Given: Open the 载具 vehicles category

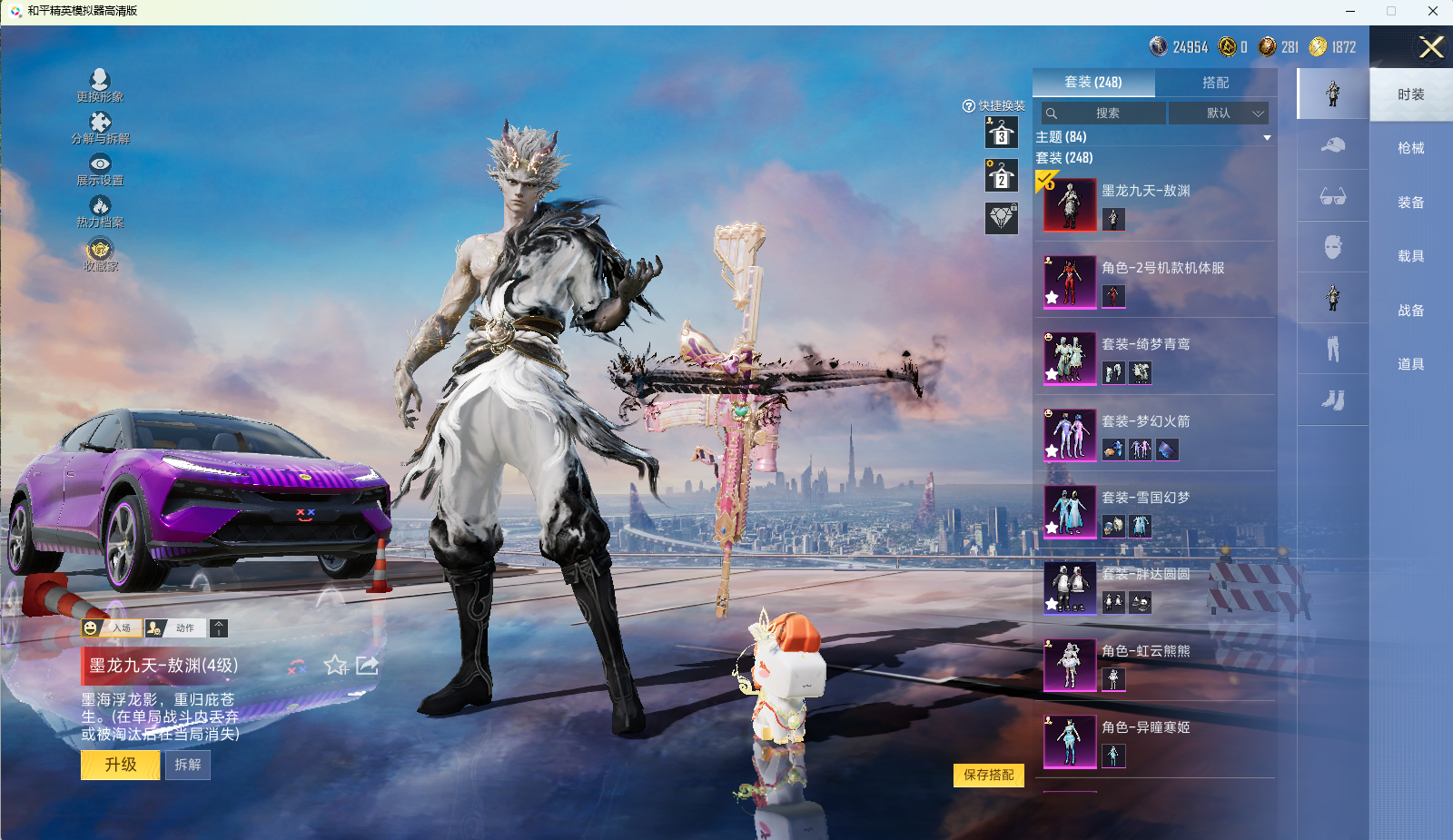Looking at the screenshot, I should 1410,256.
